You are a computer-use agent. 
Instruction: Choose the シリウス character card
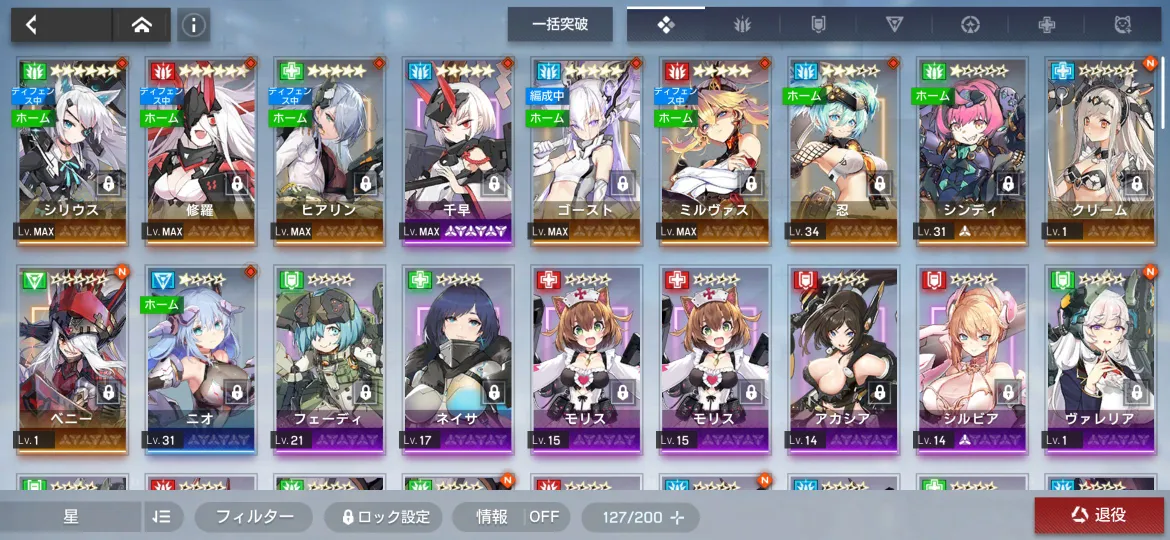tap(70, 150)
